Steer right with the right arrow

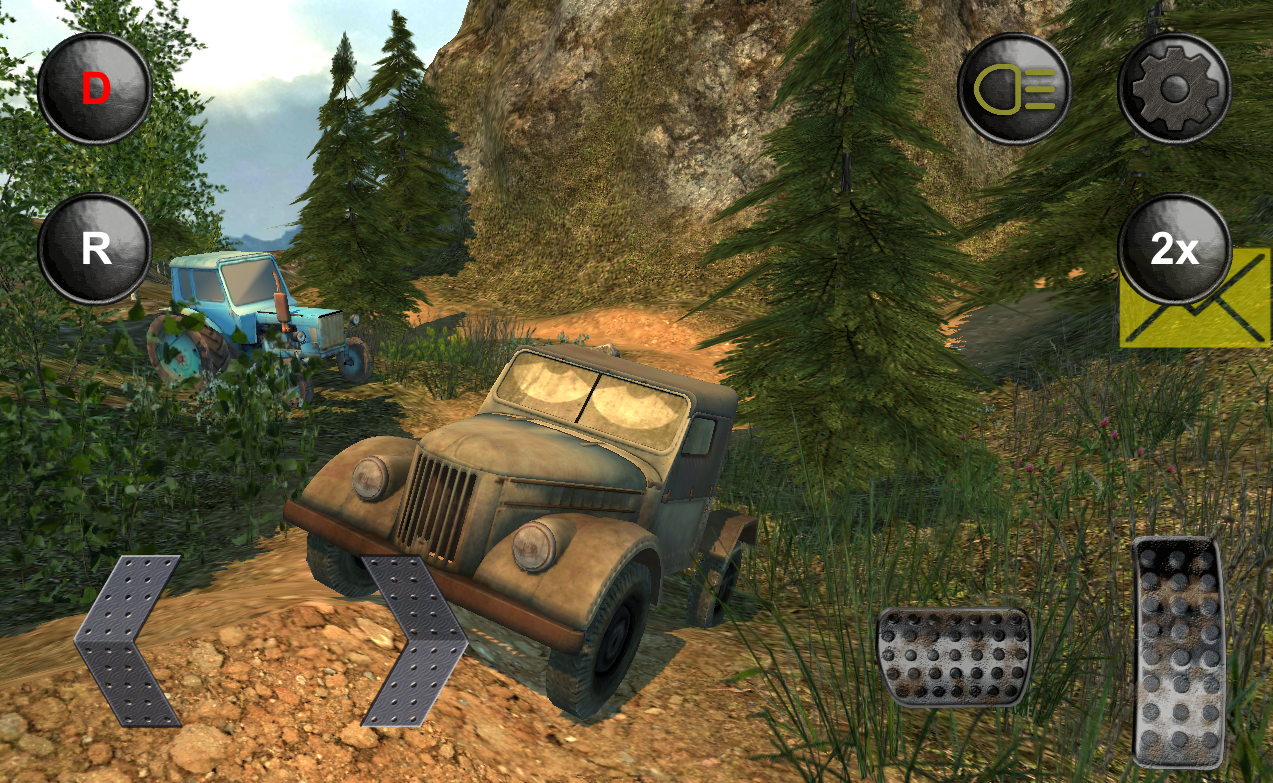[413, 640]
